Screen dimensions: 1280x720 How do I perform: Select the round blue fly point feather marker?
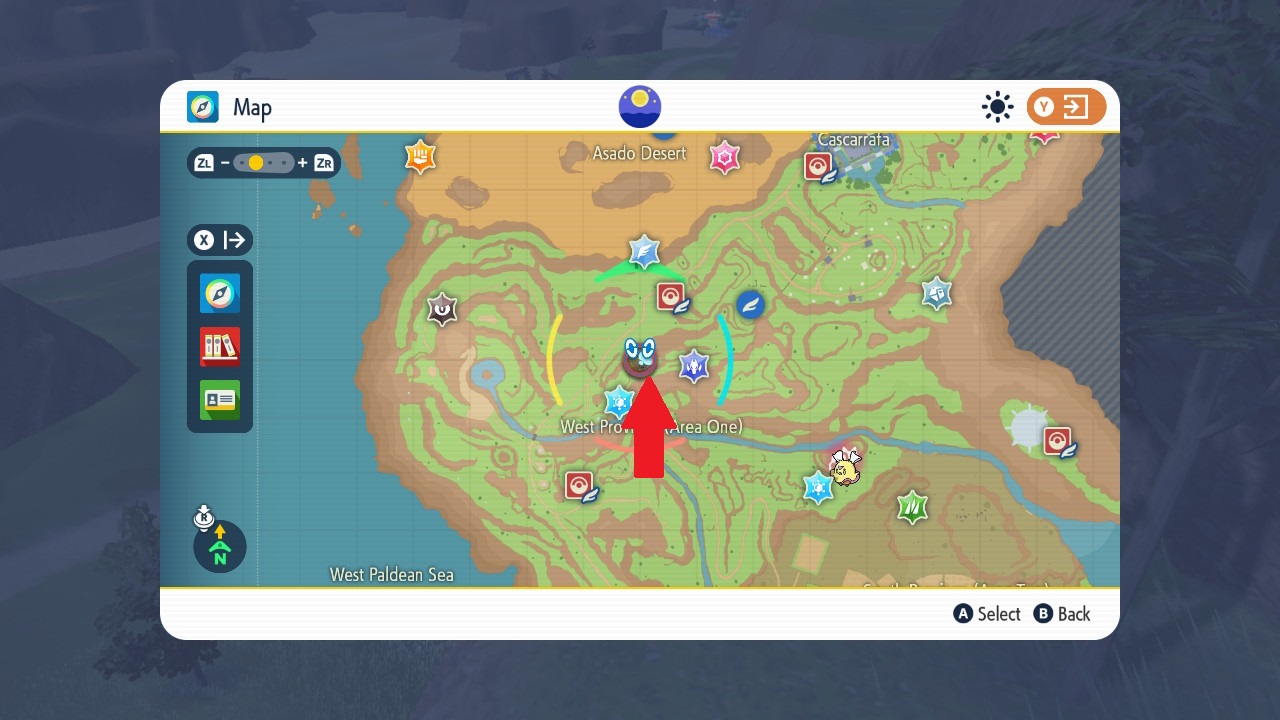pos(750,304)
